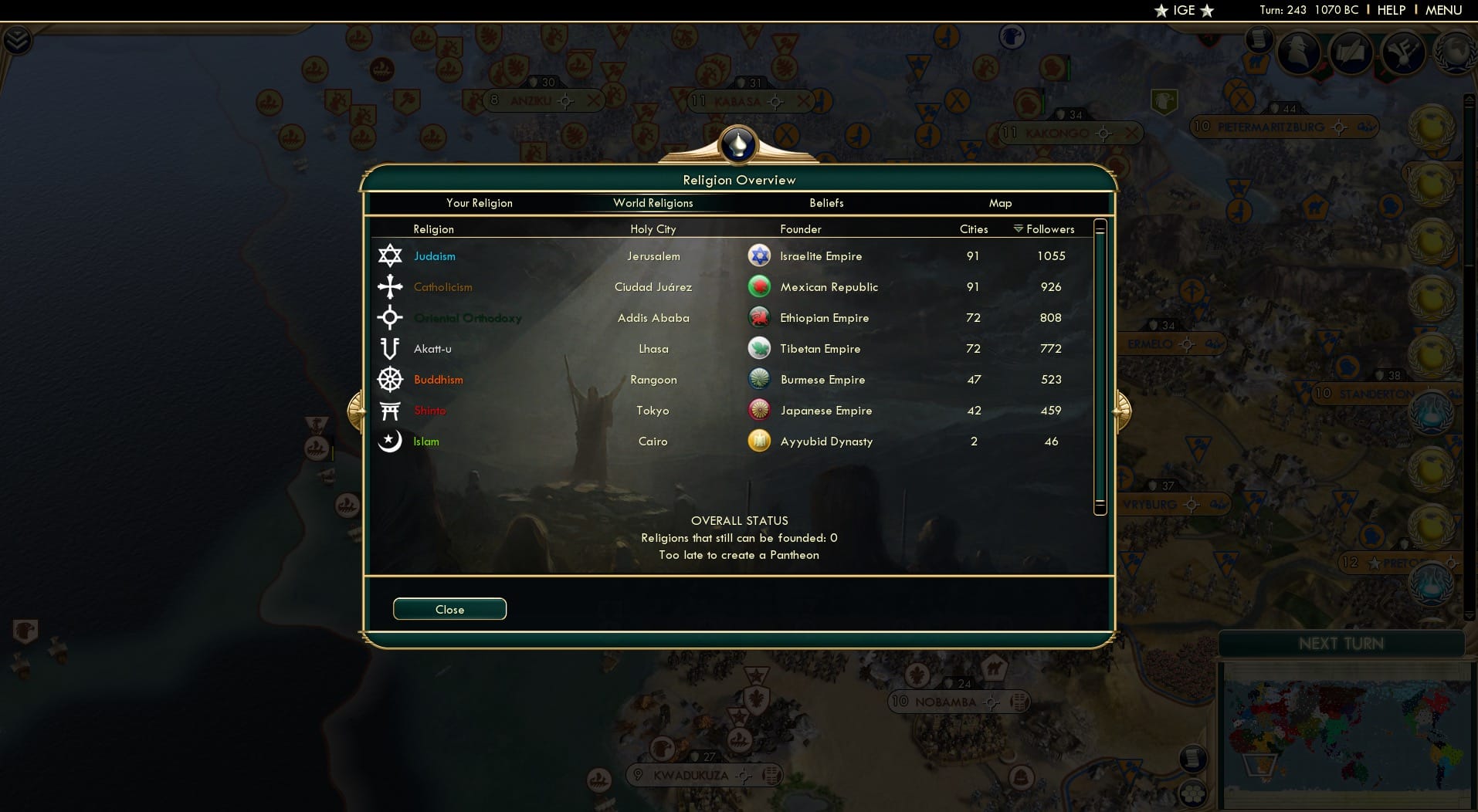Viewport: 1478px width, 812px height.
Task: Open the Your Religion tab
Action: [x=479, y=203]
